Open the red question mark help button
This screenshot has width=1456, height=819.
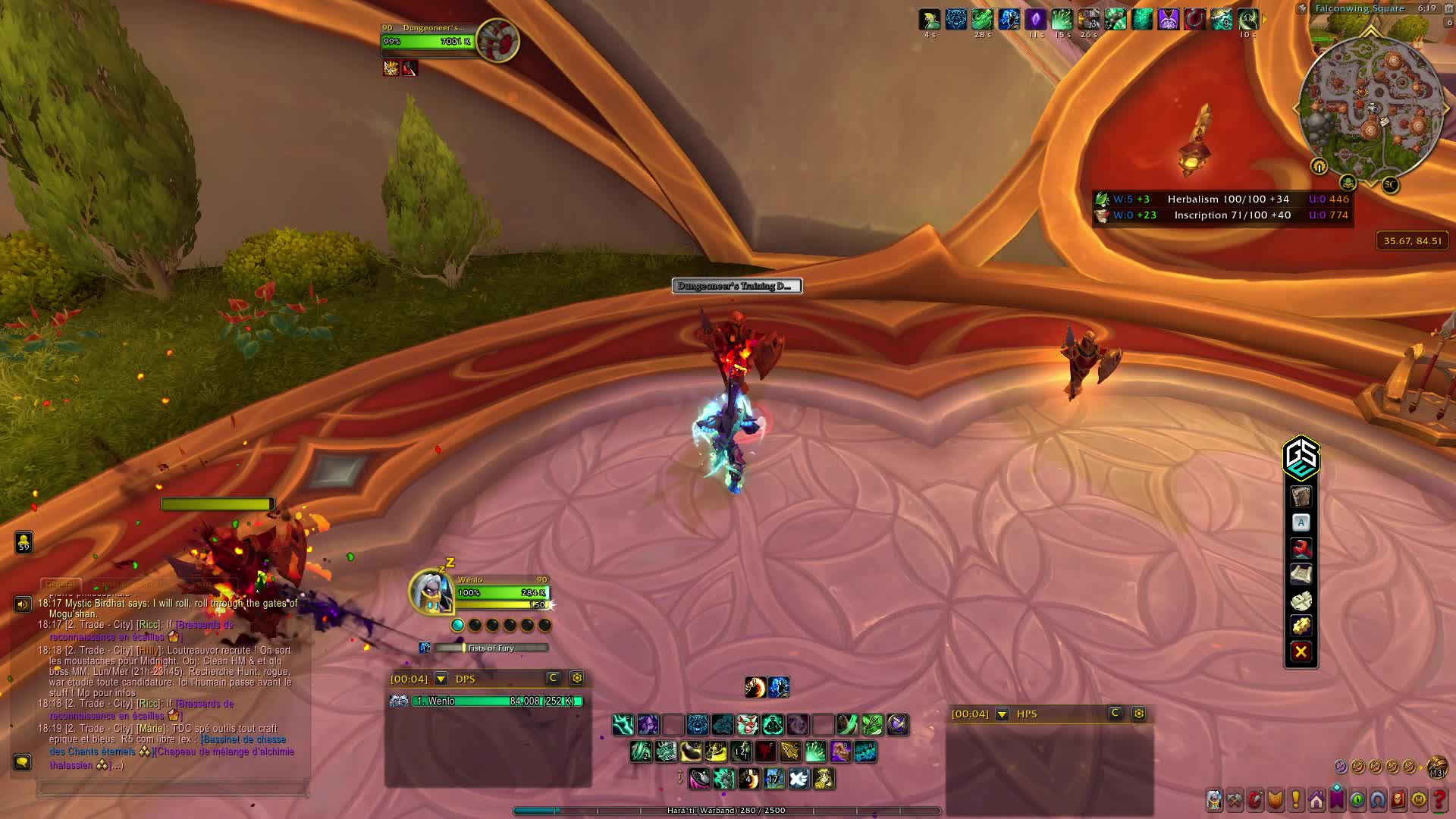[x=1439, y=799]
